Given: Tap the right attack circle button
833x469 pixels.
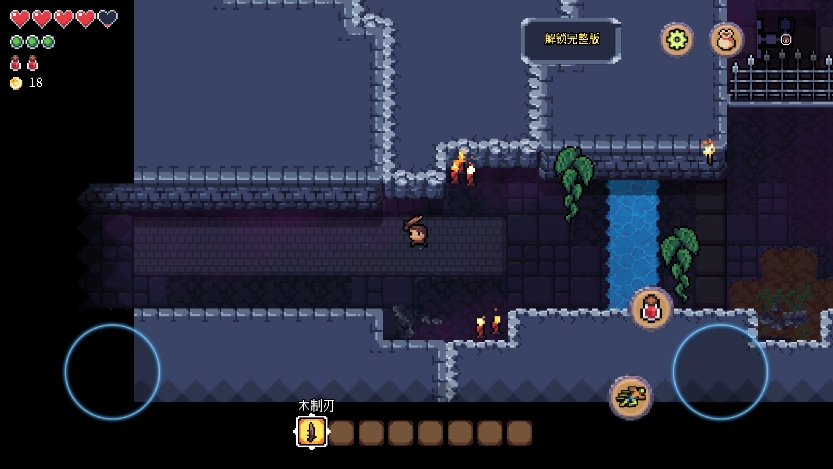Looking at the screenshot, I should 720,372.
